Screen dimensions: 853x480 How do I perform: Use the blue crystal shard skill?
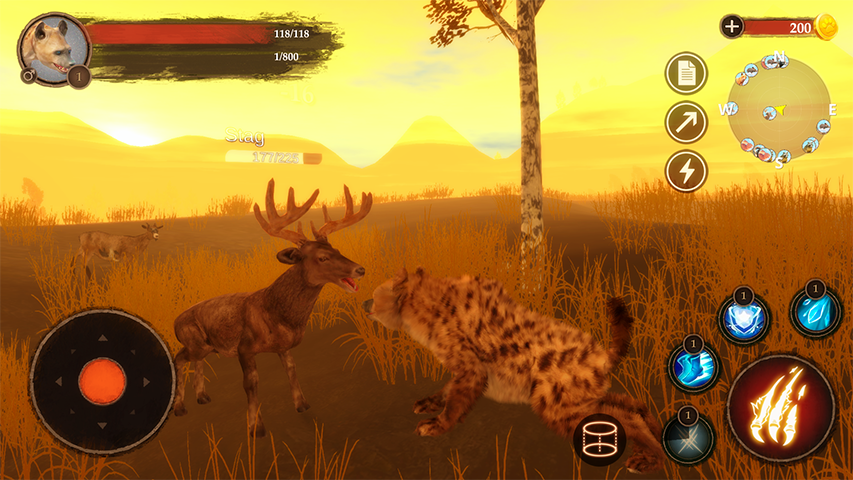click(x=816, y=312)
